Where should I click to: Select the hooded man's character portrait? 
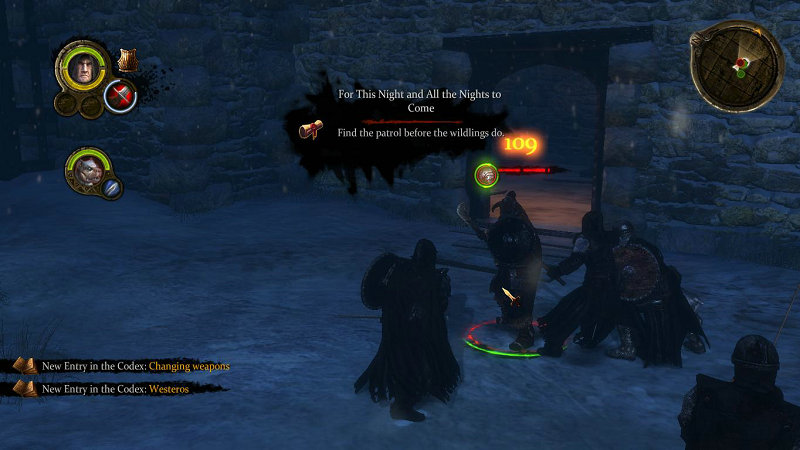(x=83, y=68)
